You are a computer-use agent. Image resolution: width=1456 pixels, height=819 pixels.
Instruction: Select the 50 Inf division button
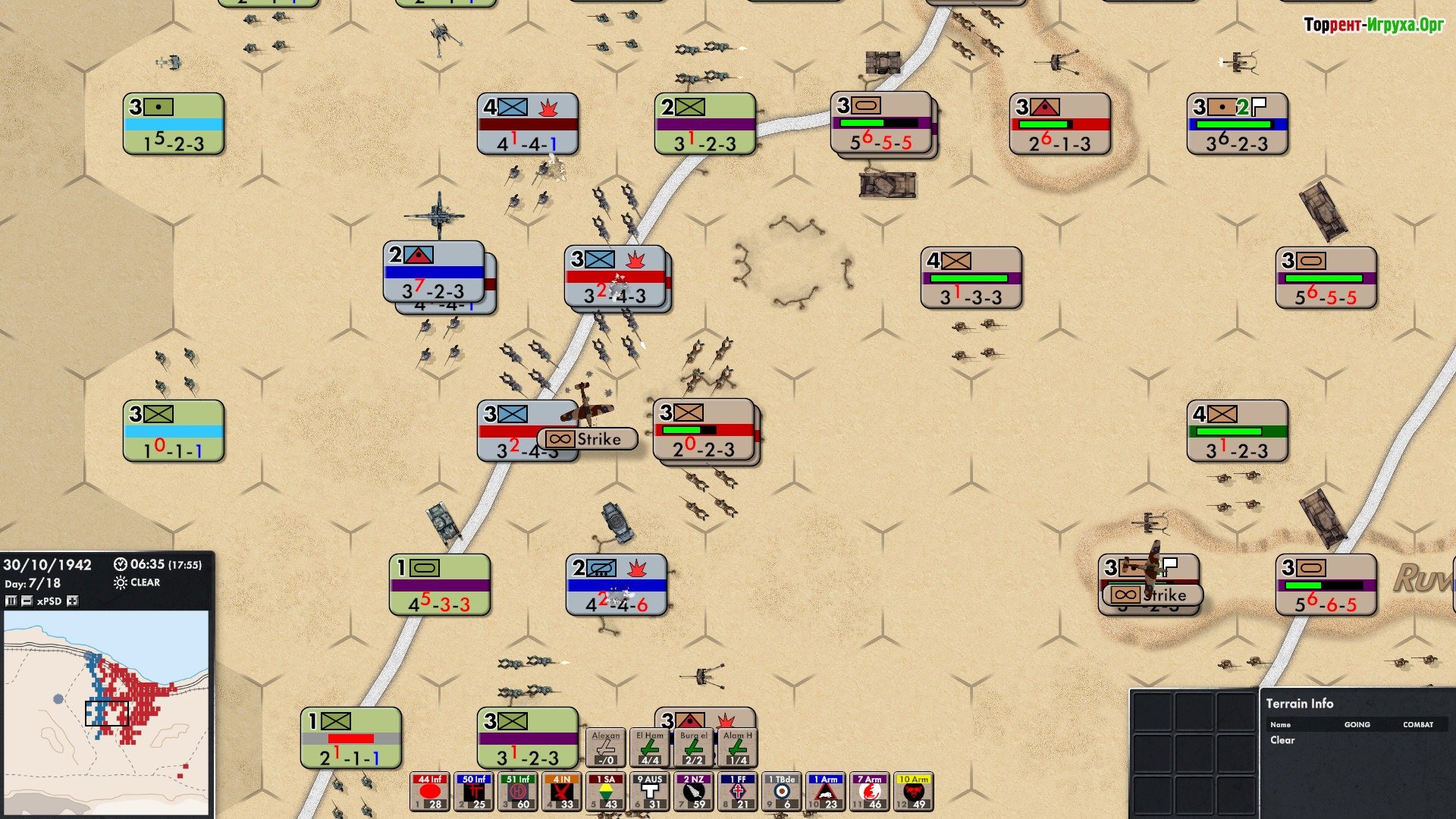(474, 792)
